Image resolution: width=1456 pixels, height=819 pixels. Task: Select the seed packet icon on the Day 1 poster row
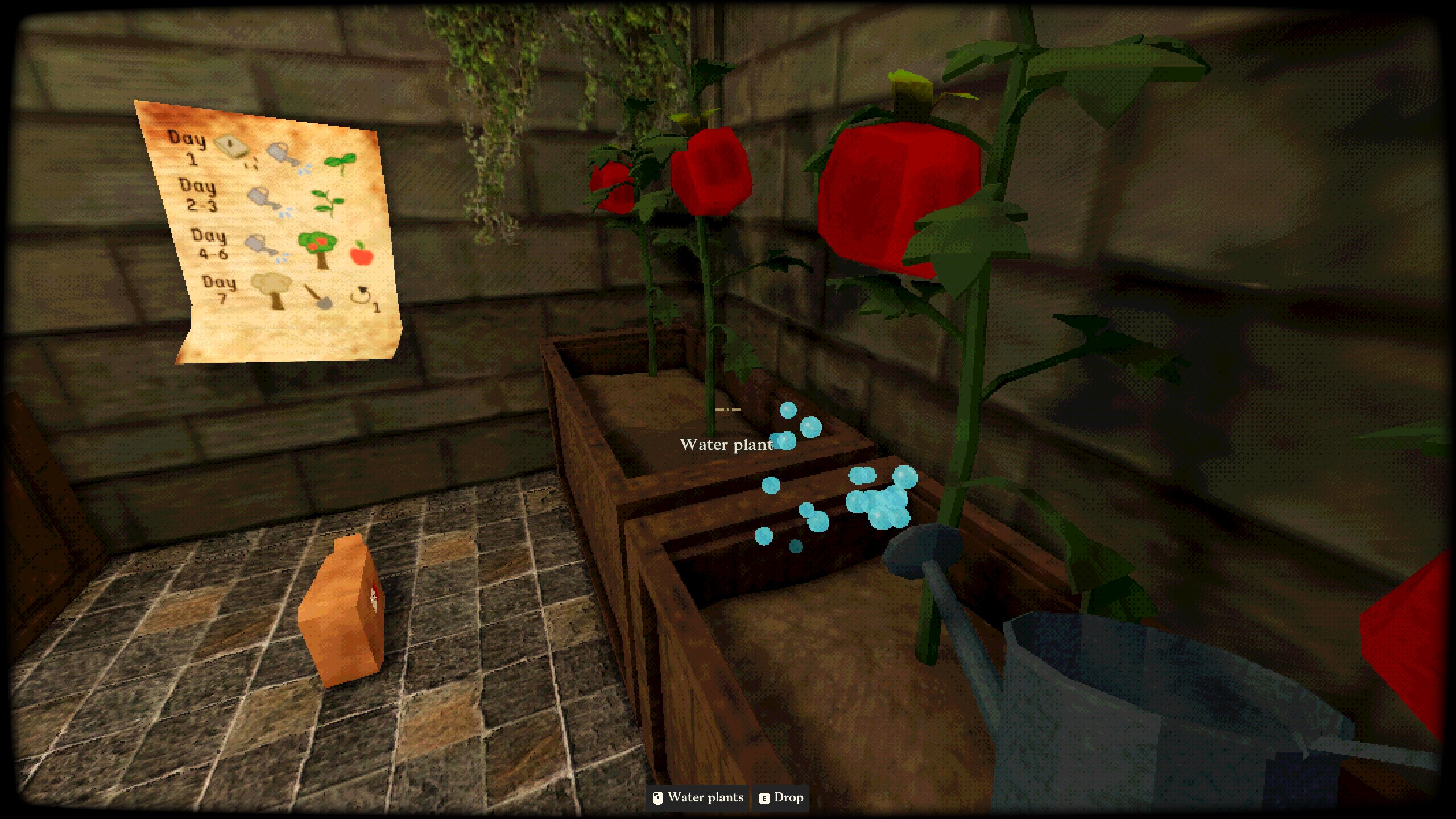pyautogui.click(x=231, y=145)
